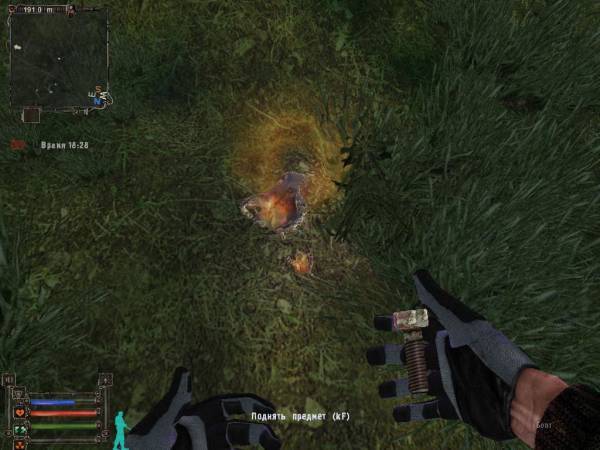600x450 pixels.
Task: Click the cyan stalker stance silhouette
Action: (122, 429)
